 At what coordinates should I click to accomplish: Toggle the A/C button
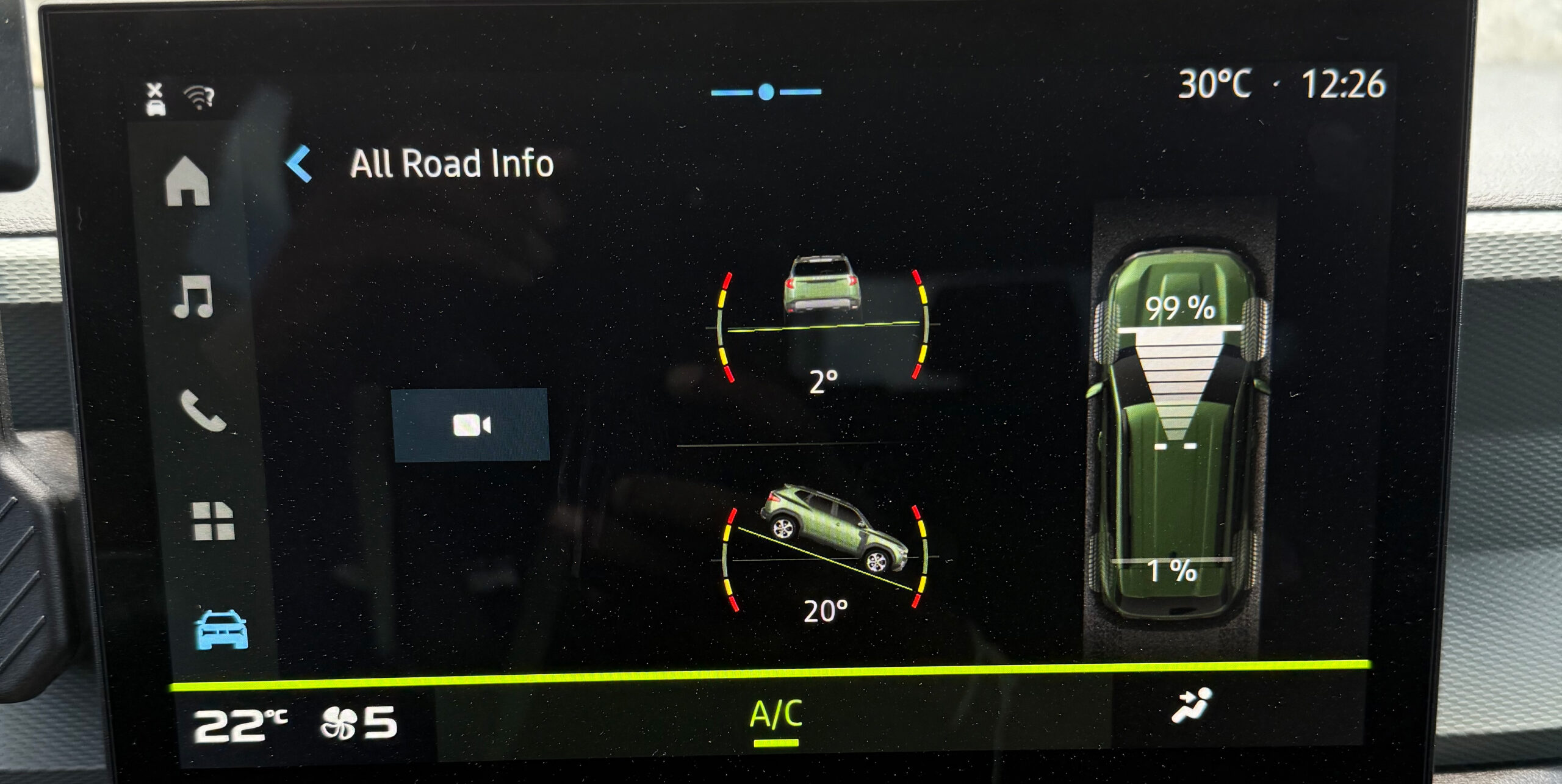click(x=776, y=716)
